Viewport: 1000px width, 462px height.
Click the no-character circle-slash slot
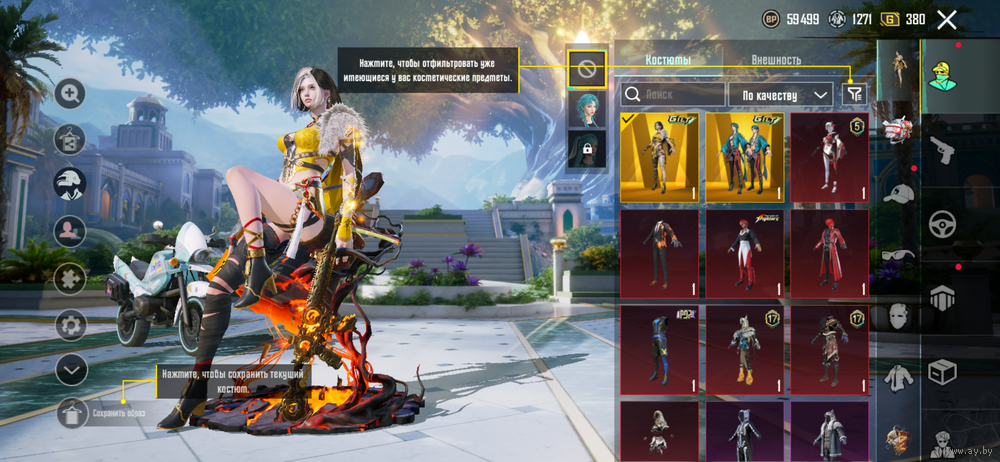click(x=587, y=69)
